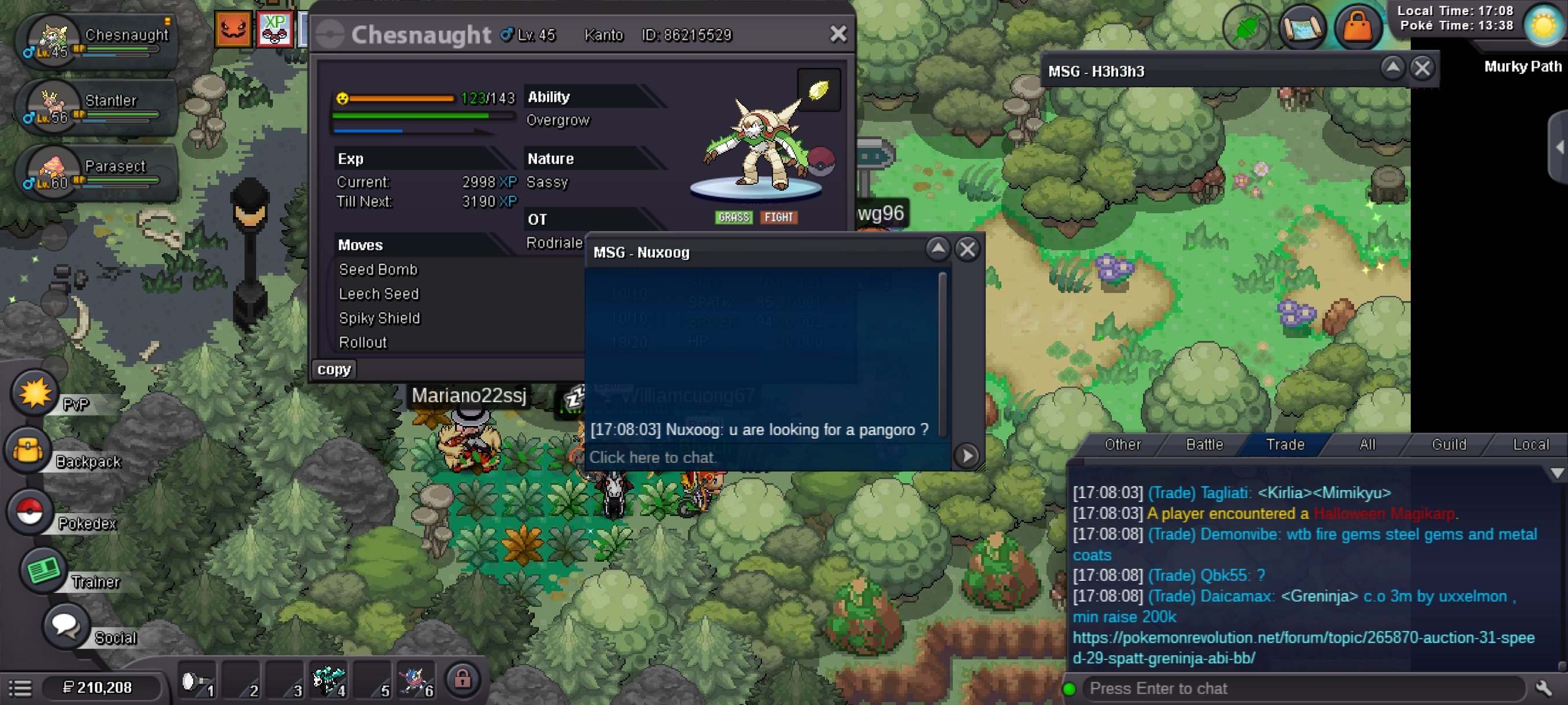This screenshot has height=705, width=1568.
Task: Open the Trainer card
Action: 43,570
